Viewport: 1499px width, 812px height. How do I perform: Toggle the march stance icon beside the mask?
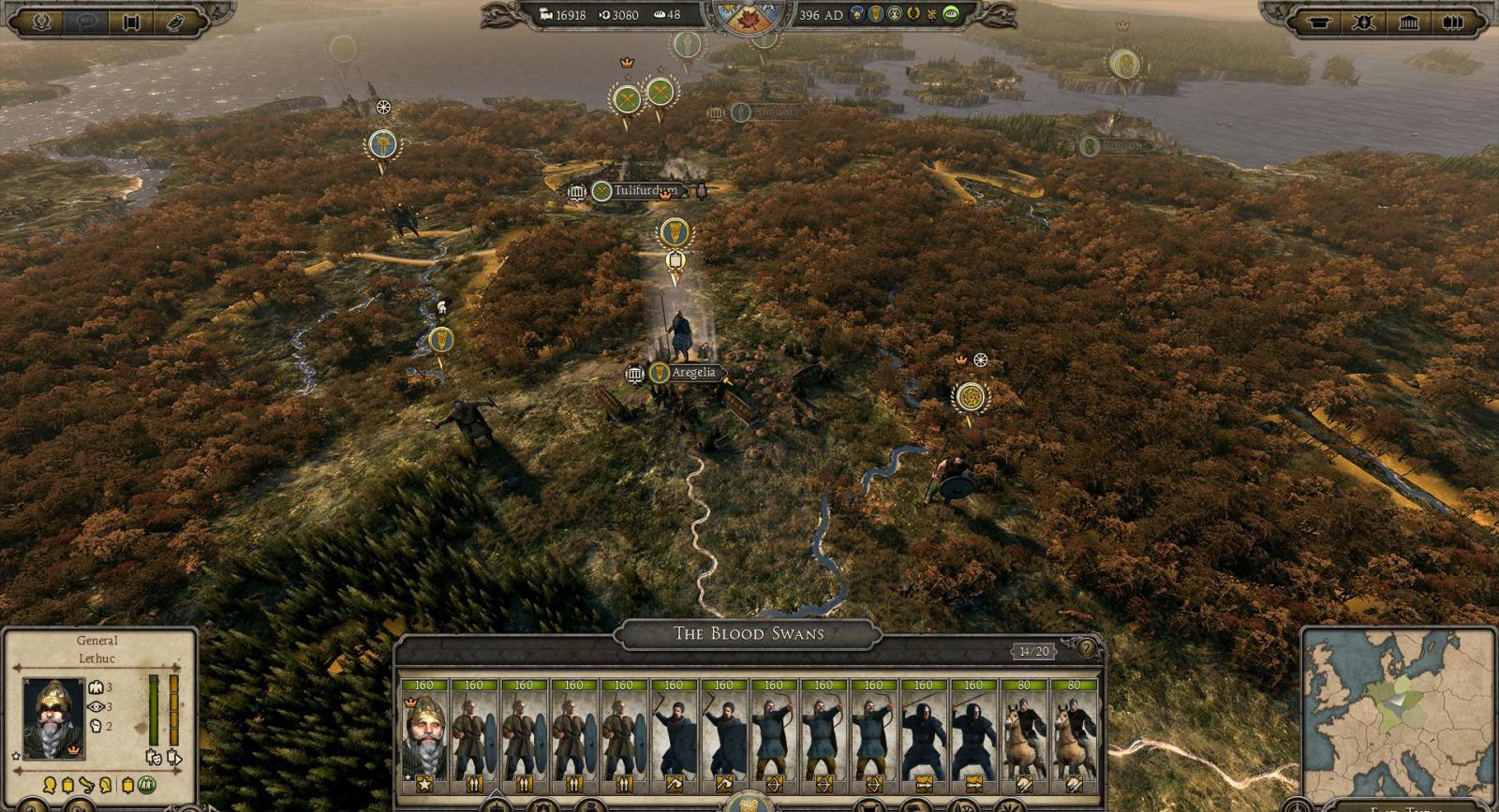point(175,758)
